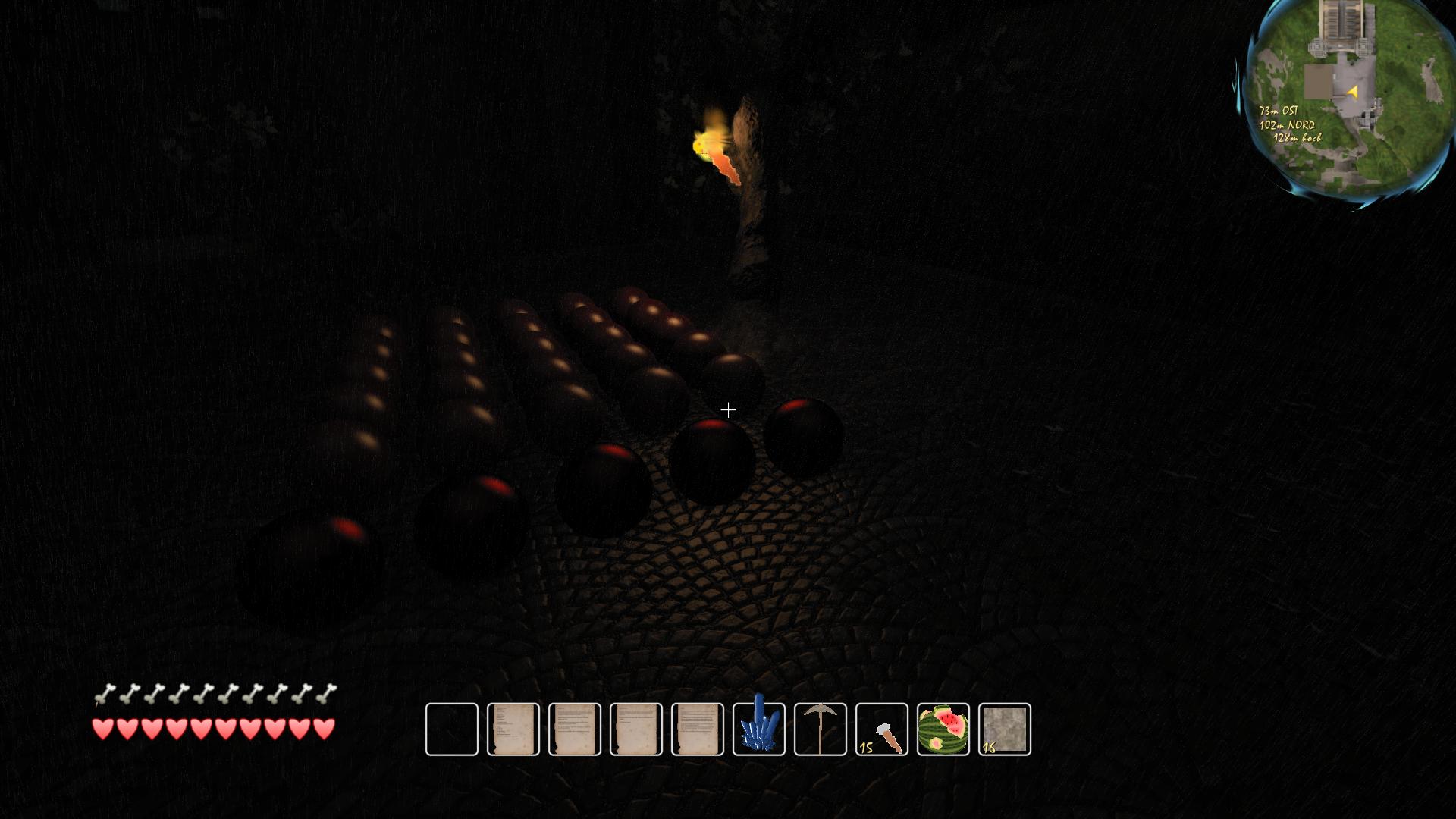The image size is (1456, 819).
Task: Select the single empty hotbar slot
Action: pyautogui.click(x=452, y=729)
